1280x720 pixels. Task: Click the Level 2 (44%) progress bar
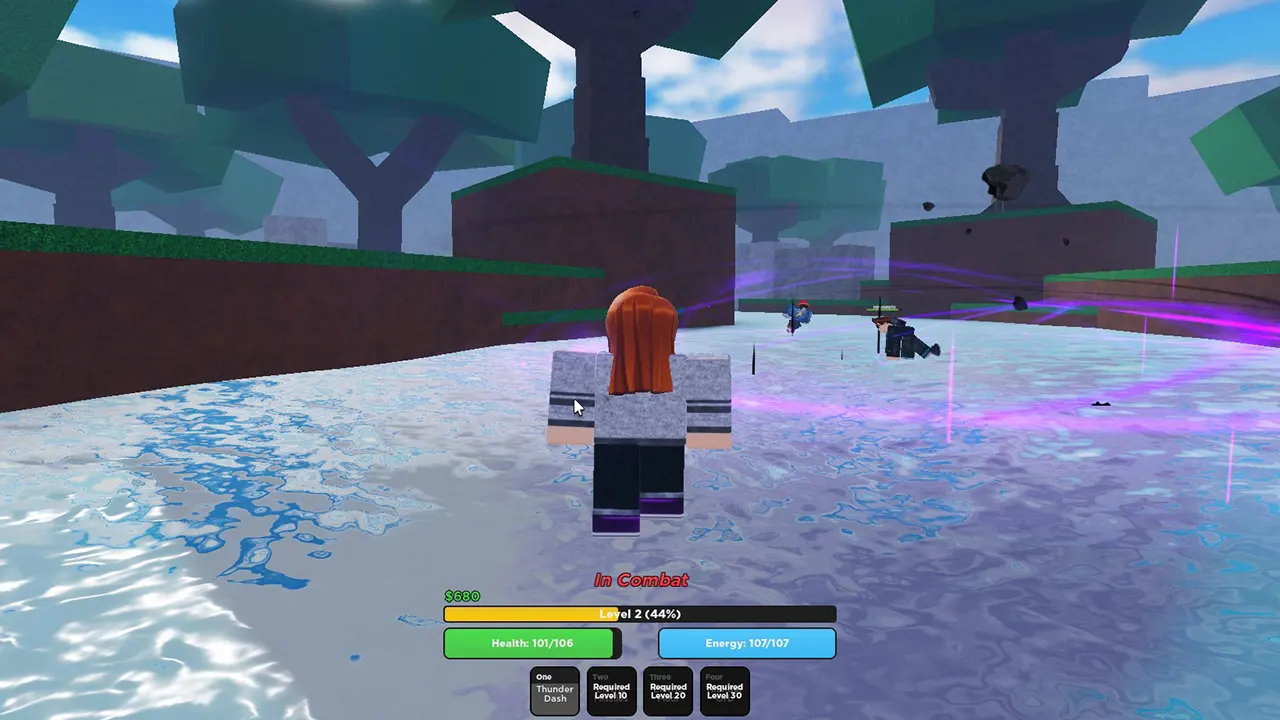click(640, 614)
